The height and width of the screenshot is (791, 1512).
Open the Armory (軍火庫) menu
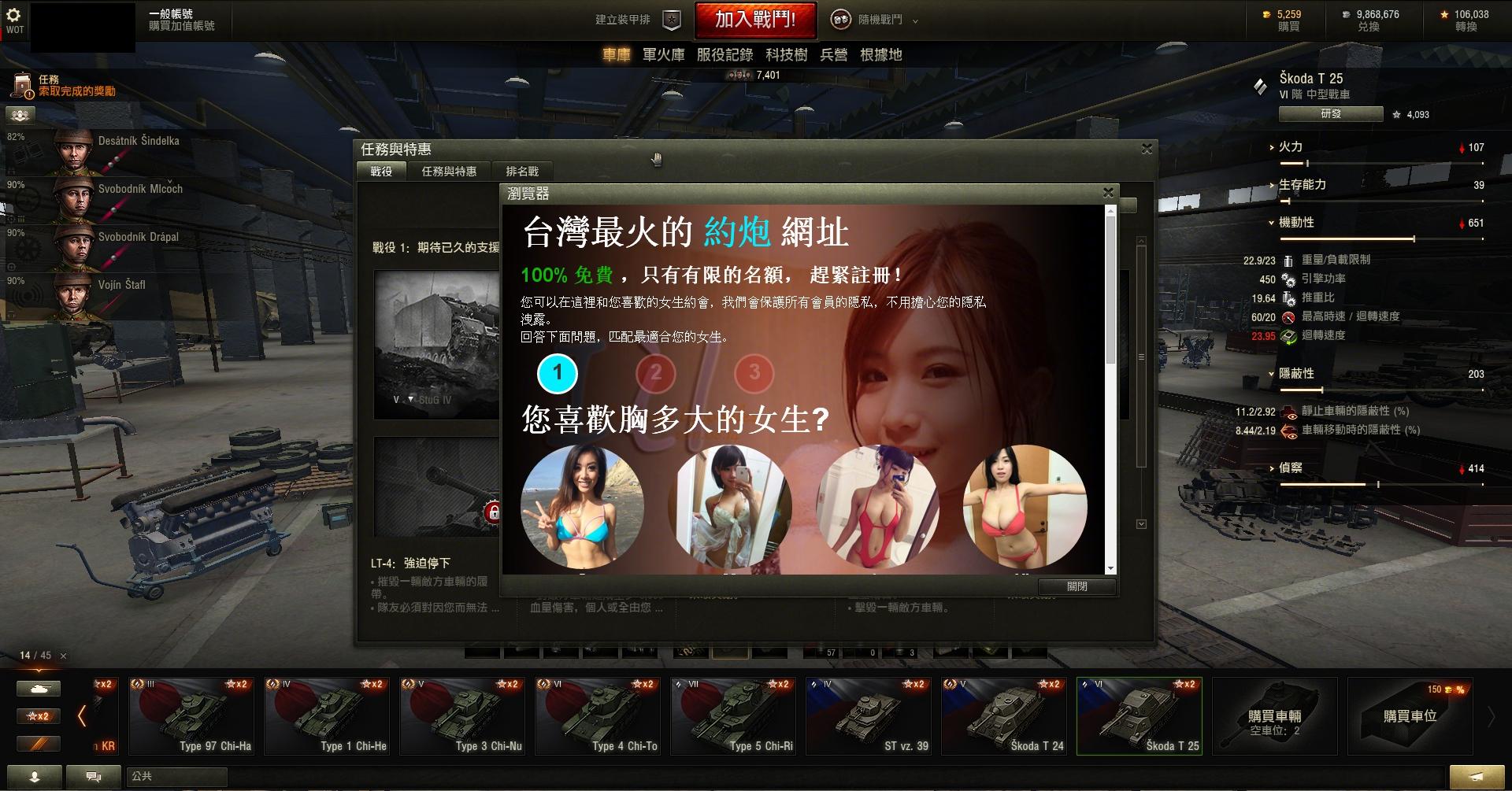pyautogui.click(x=663, y=54)
